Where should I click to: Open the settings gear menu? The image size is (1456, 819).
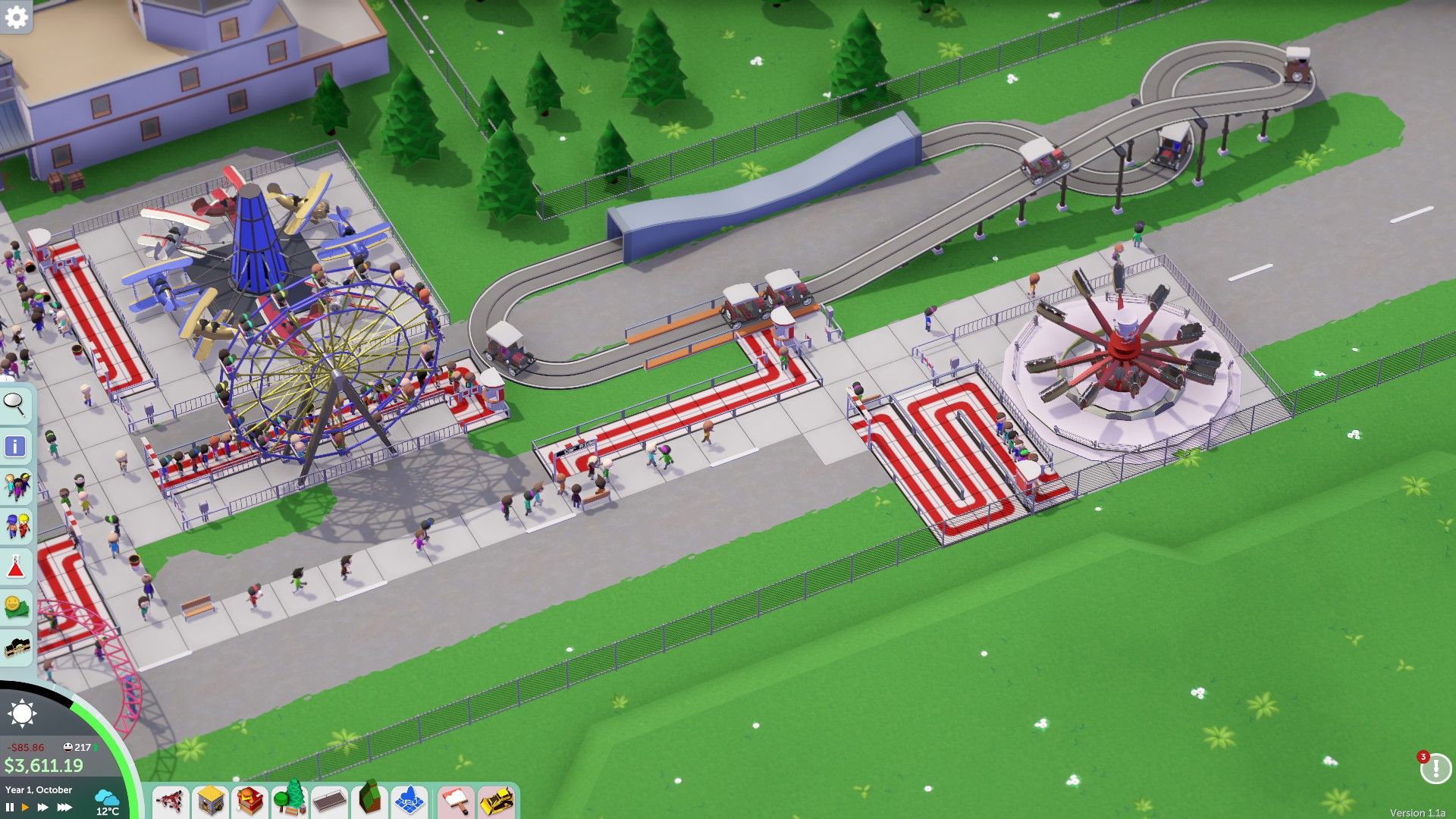click(x=17, y=15)
